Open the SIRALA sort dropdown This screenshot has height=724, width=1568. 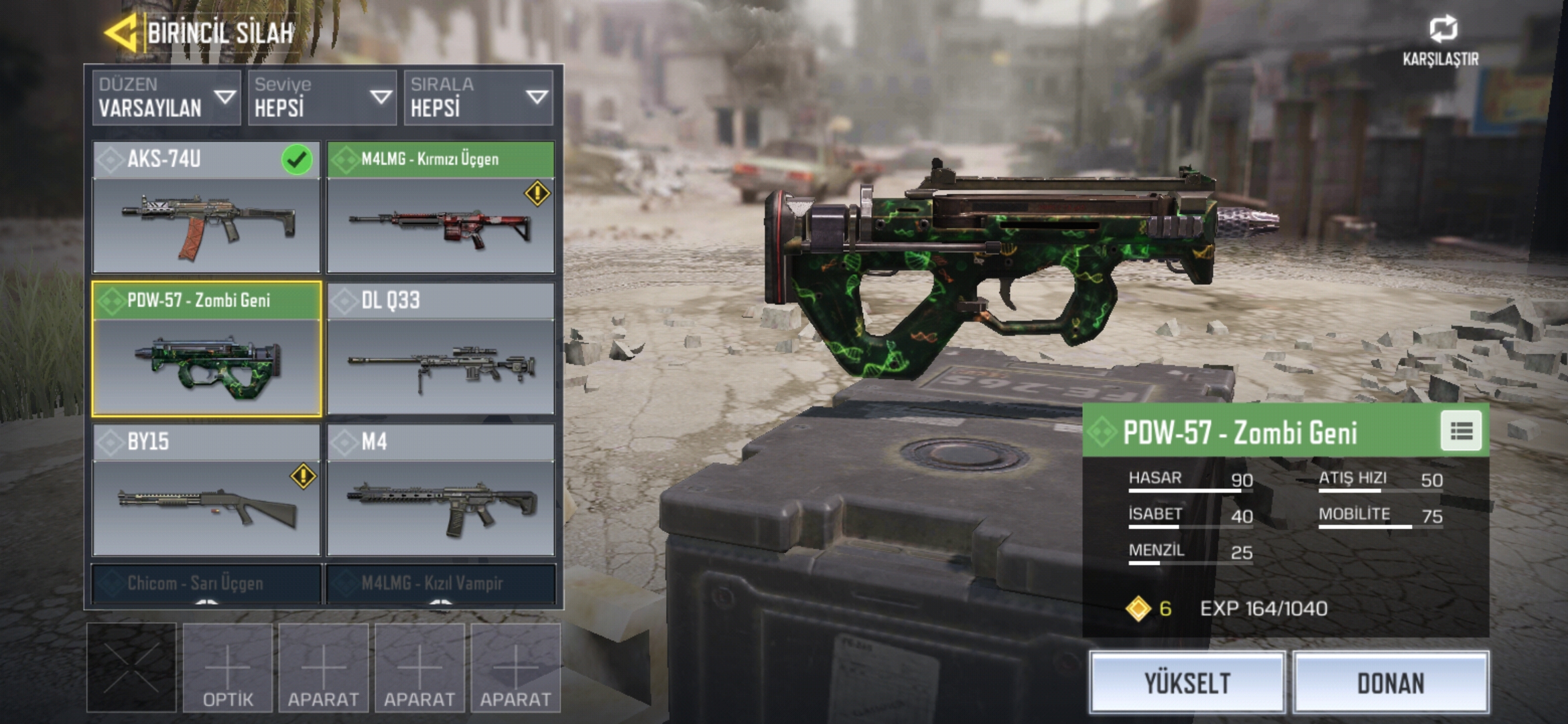pos(478,97)
